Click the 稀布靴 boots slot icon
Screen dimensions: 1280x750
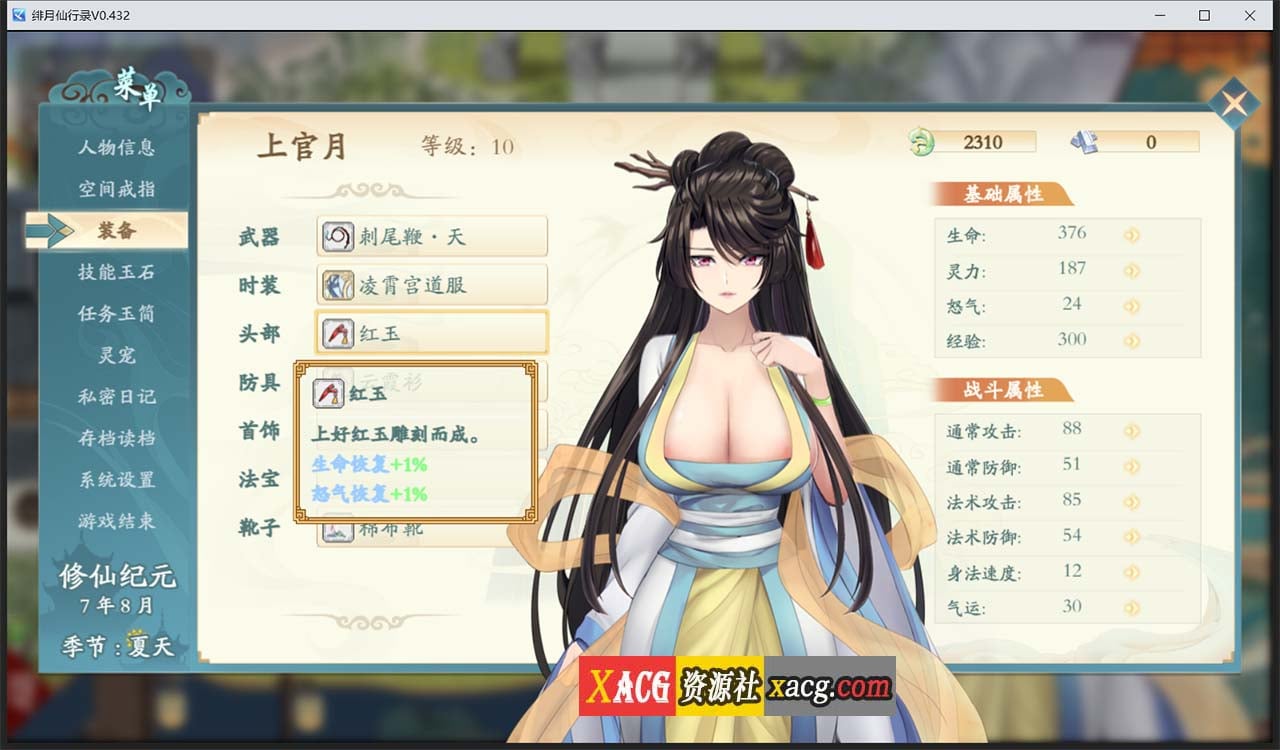336,528
